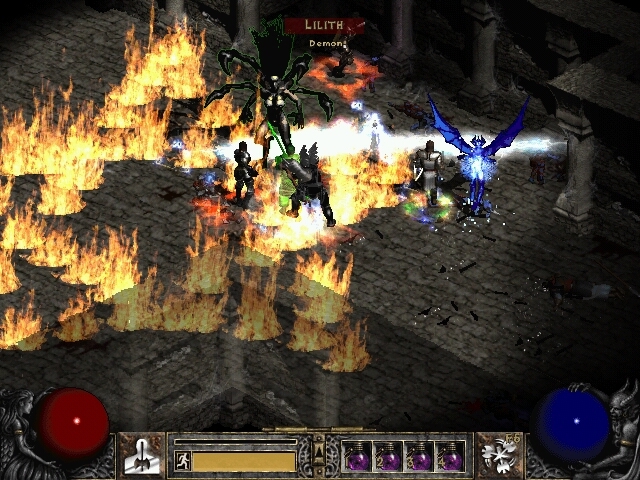Drink the purple potion in belt slot 2

click(388, 457)
